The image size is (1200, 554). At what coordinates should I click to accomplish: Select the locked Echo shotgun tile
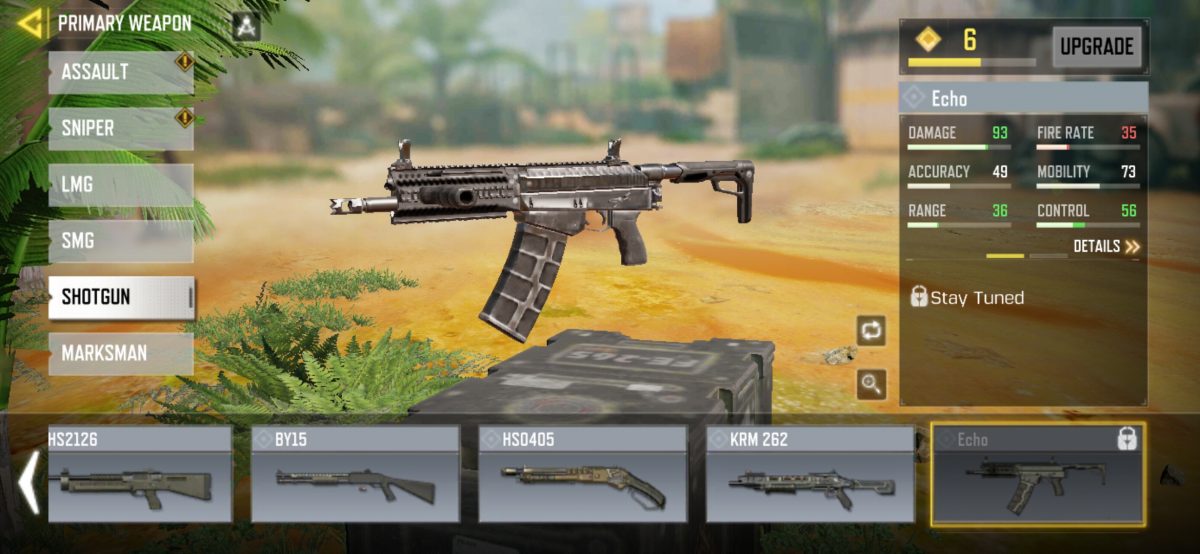1038,475
